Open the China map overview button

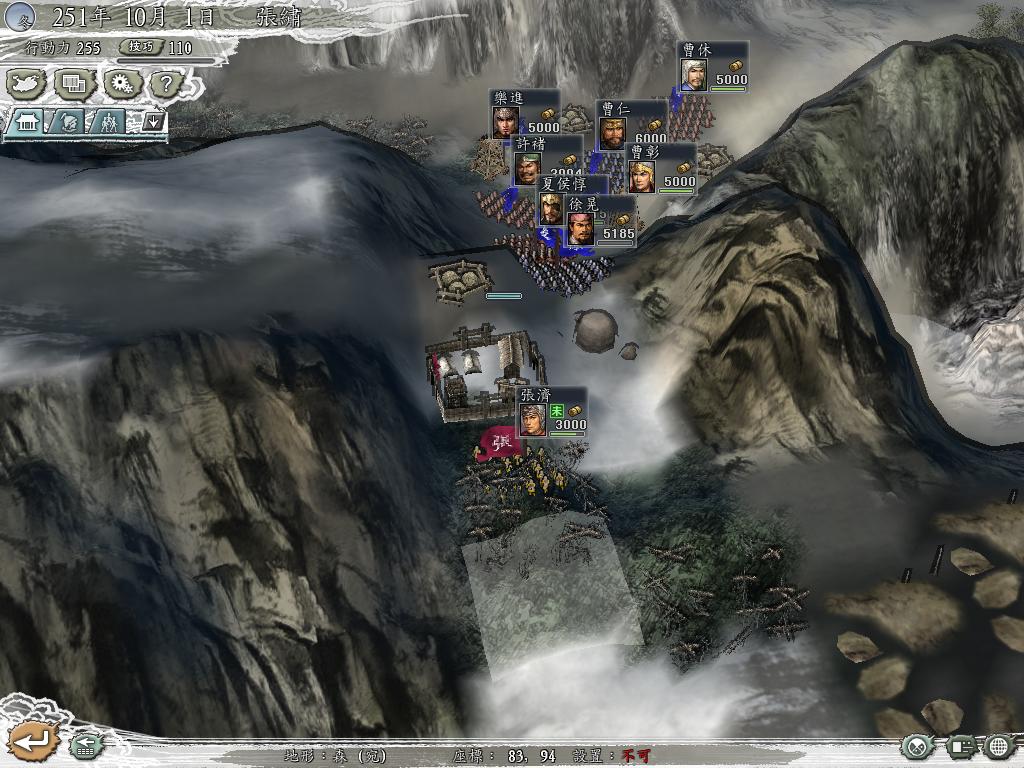click(27, 84)
